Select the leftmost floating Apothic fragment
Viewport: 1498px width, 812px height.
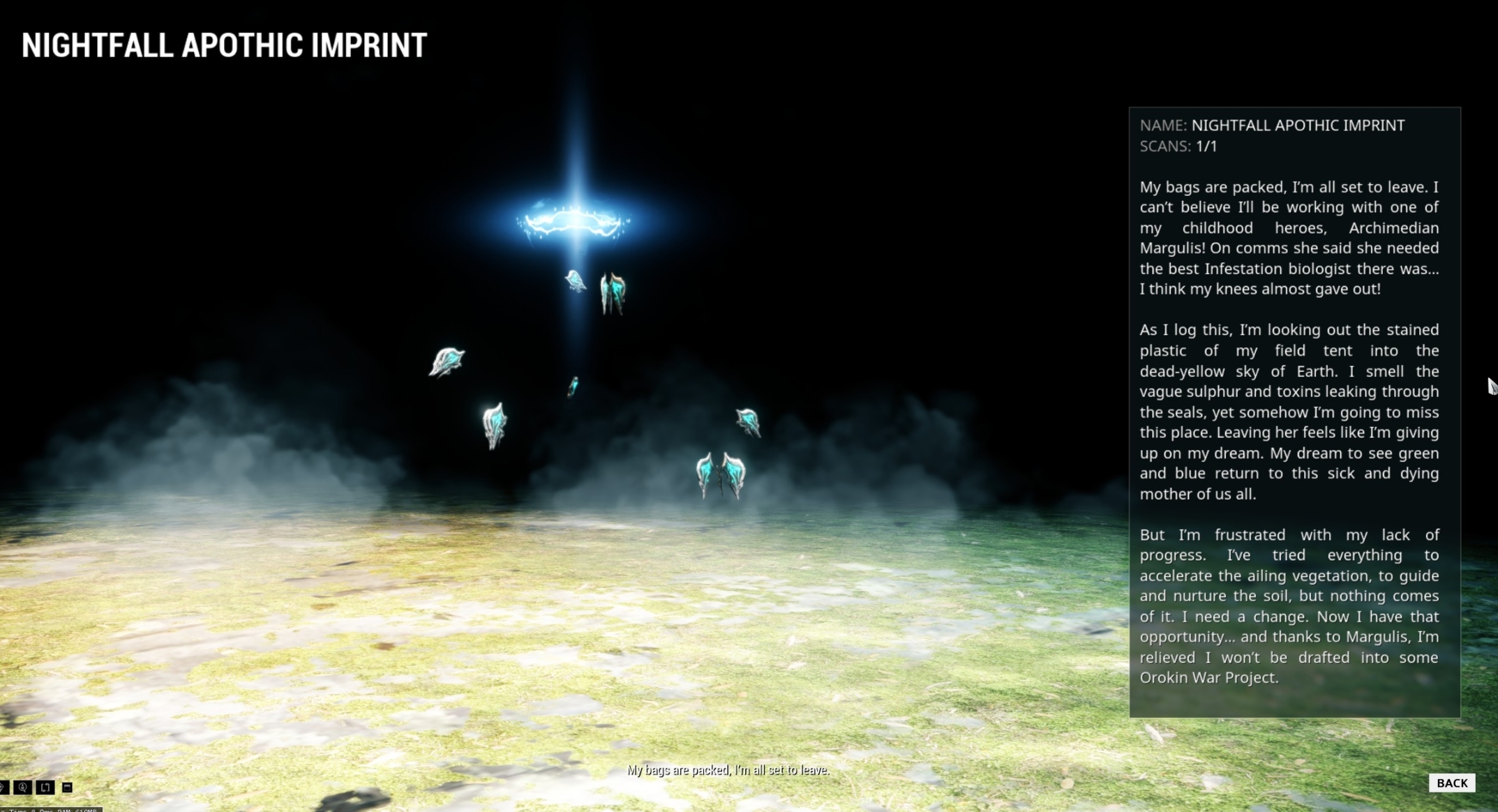(x=447, y=359)
